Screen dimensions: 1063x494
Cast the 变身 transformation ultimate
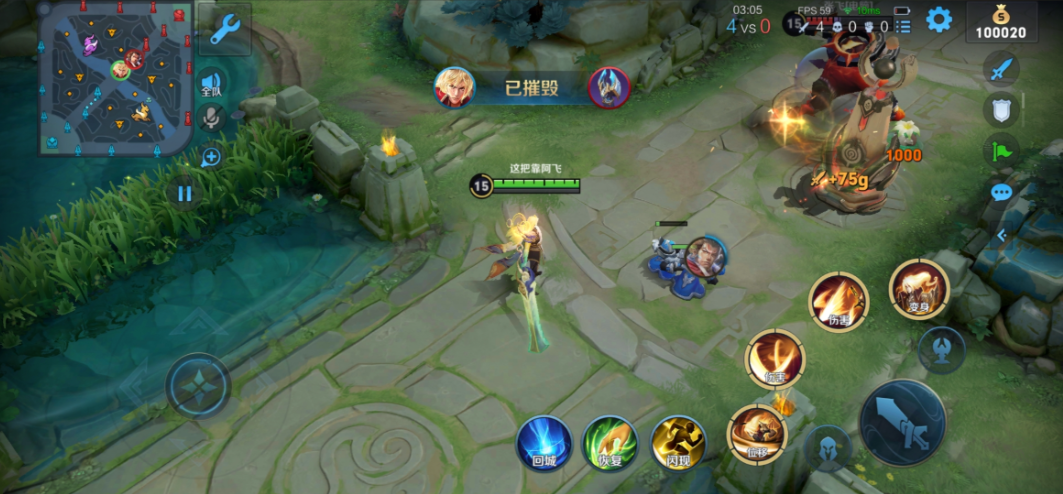[919, 289]
